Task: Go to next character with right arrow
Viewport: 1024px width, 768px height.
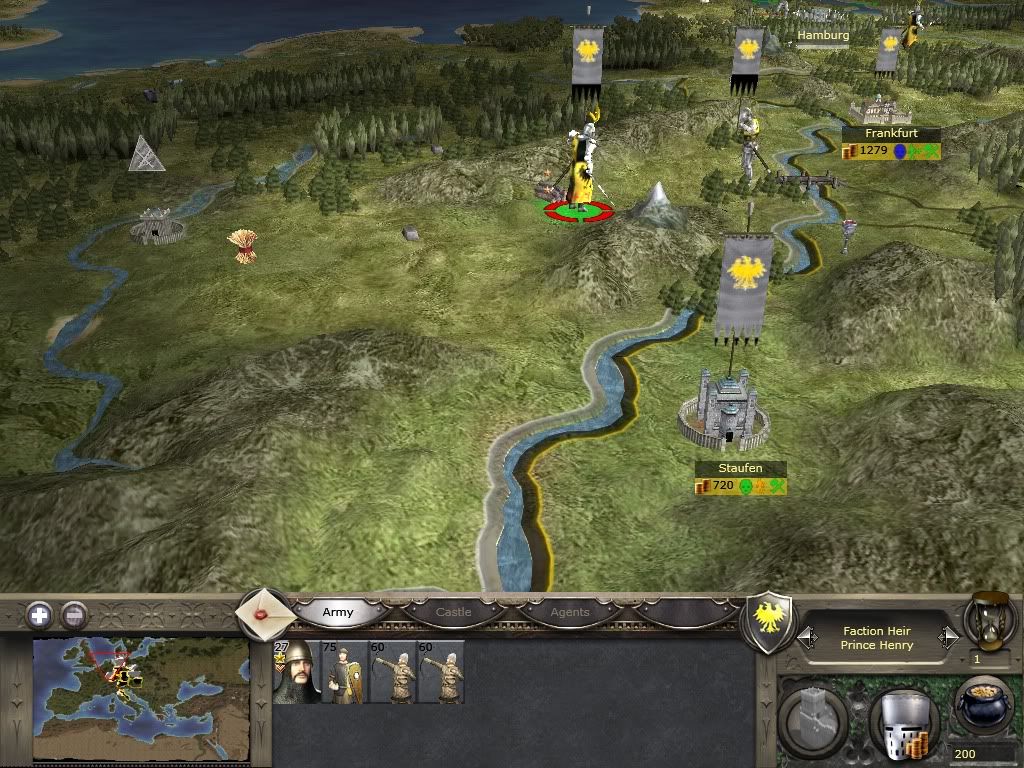Action: pyautogui.click(x=948, y=637)
